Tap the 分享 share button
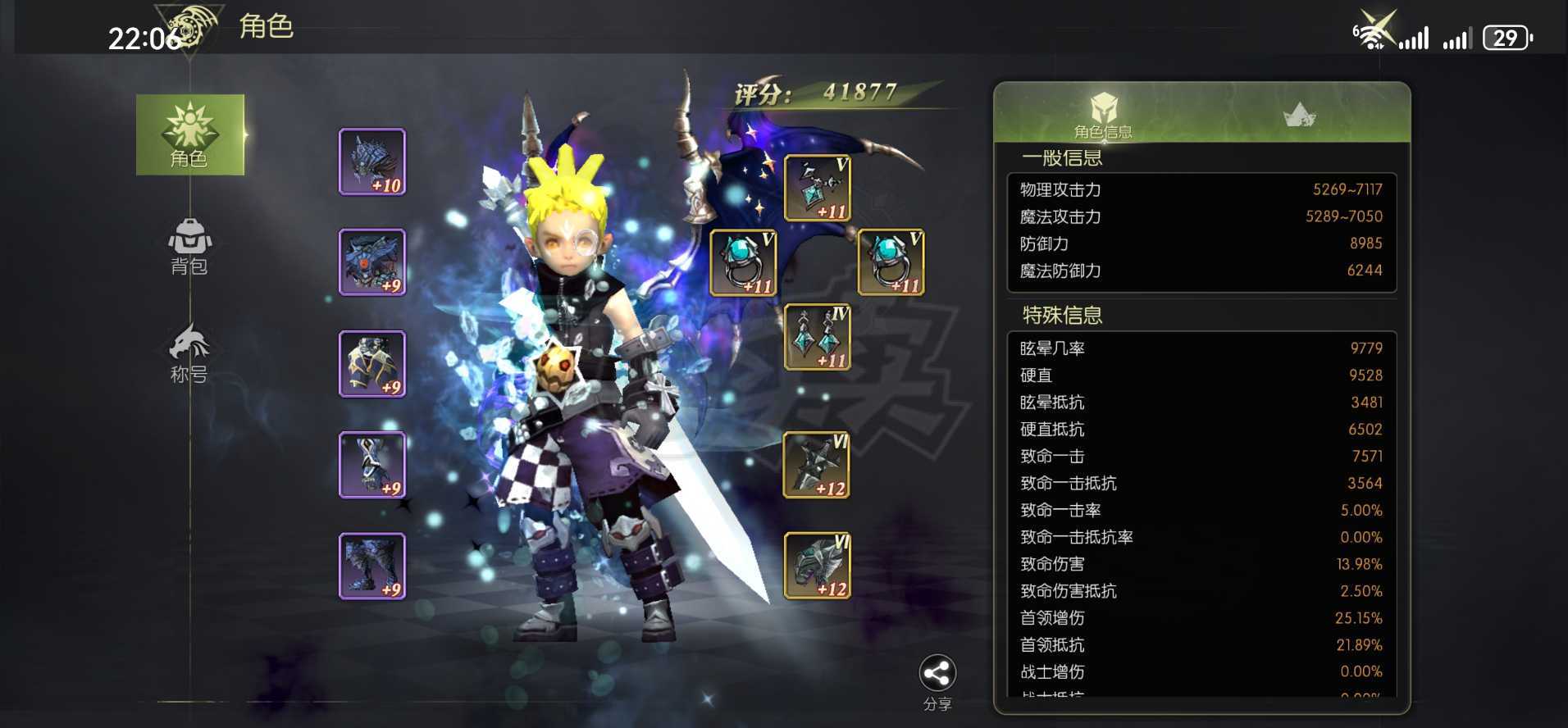Image resolution: width=1568 pixels, height=728 pixels. pos(937,680)
